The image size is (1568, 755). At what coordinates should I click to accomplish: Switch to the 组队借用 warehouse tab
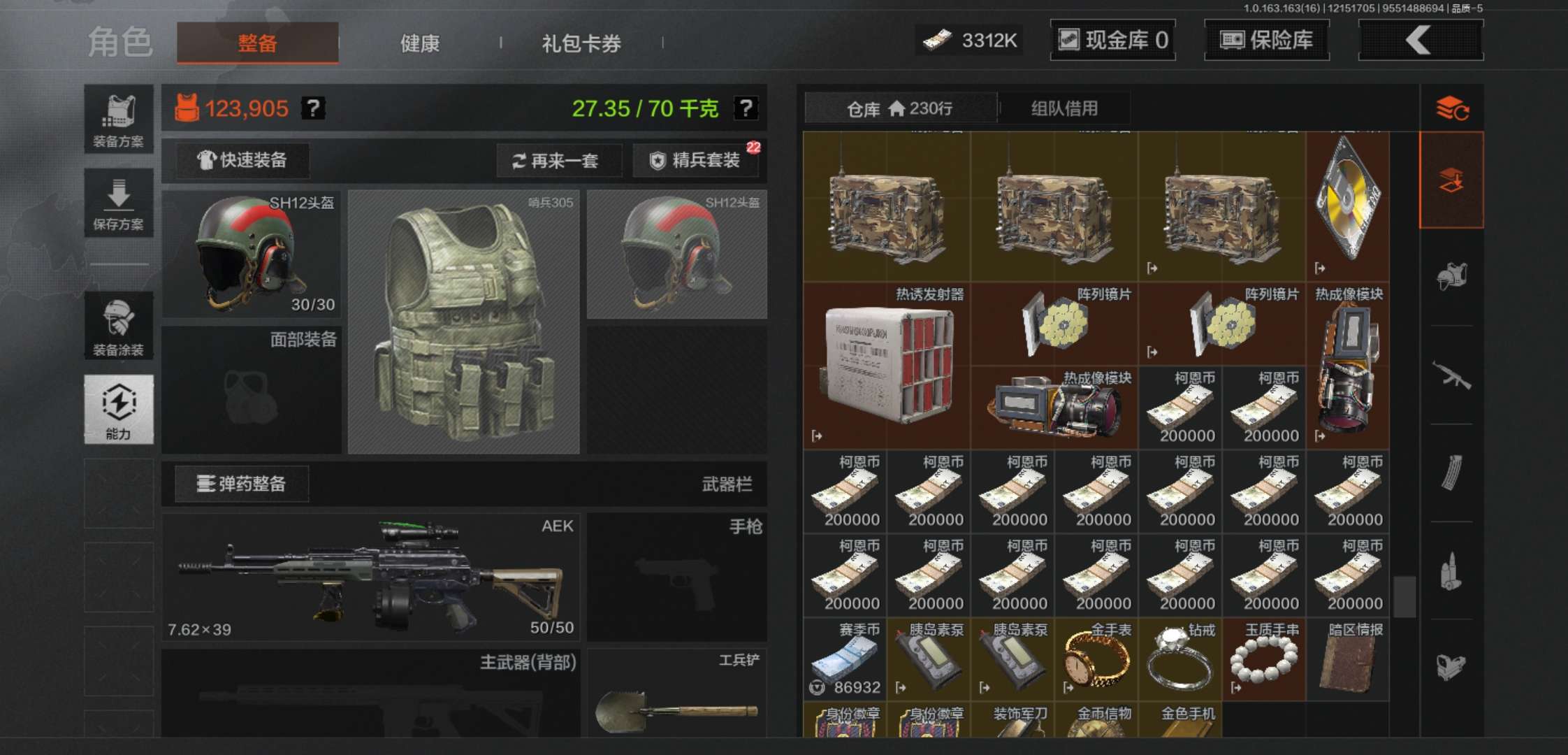(1066, 108)
